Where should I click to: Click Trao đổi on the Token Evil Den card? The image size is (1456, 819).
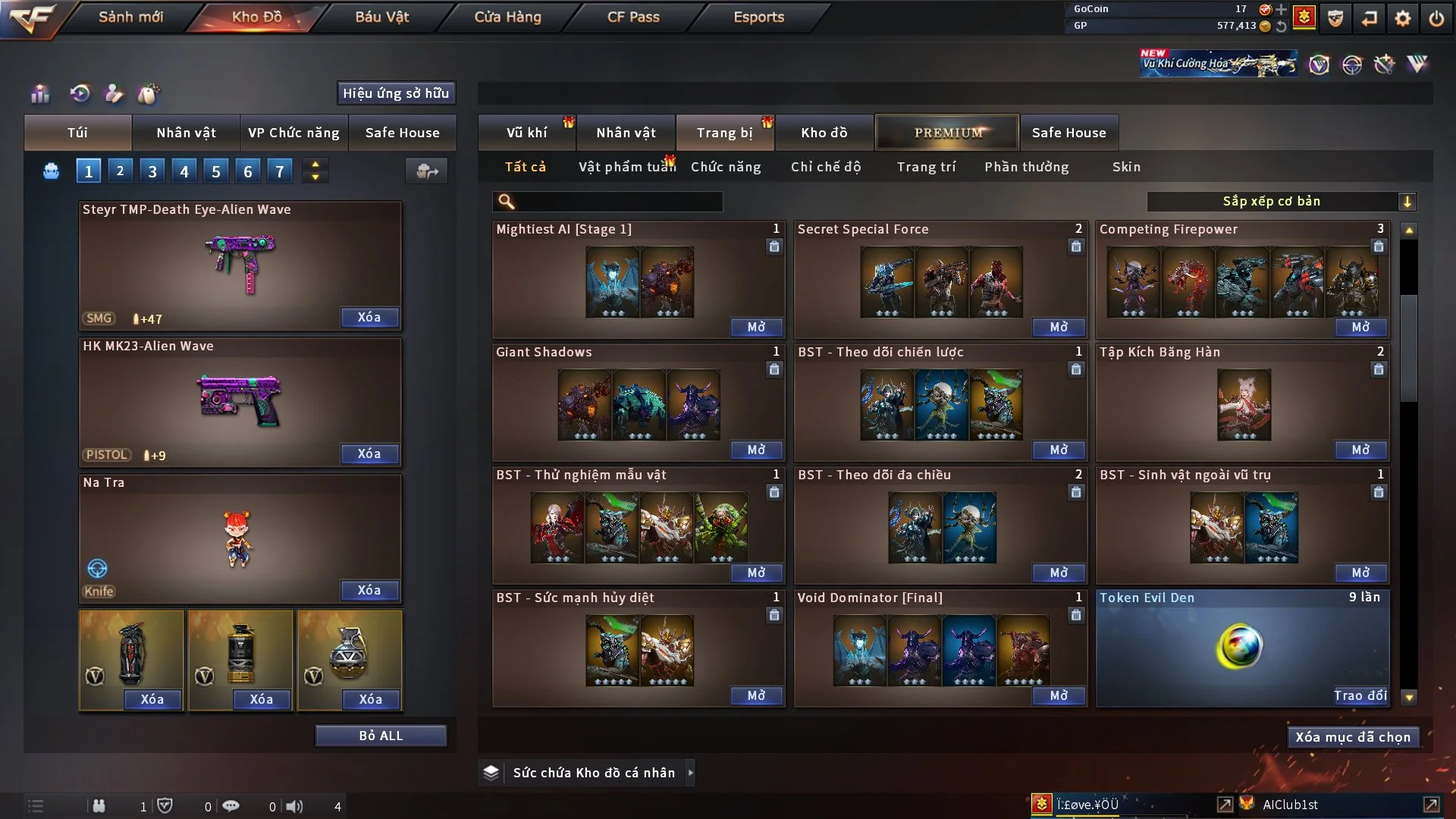click(x=1360, y=695)
